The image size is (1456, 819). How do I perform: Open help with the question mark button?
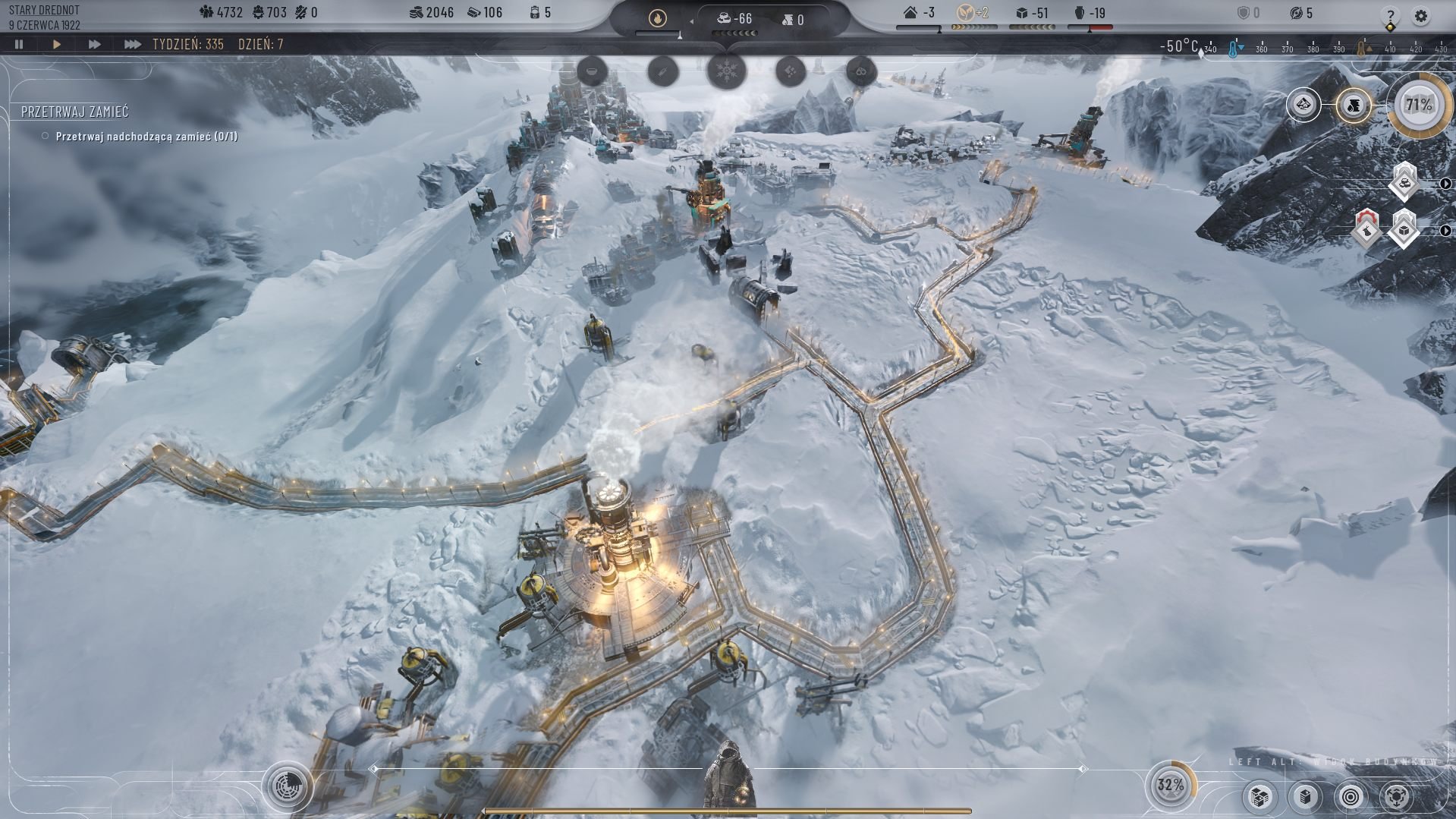[1391, 14]
